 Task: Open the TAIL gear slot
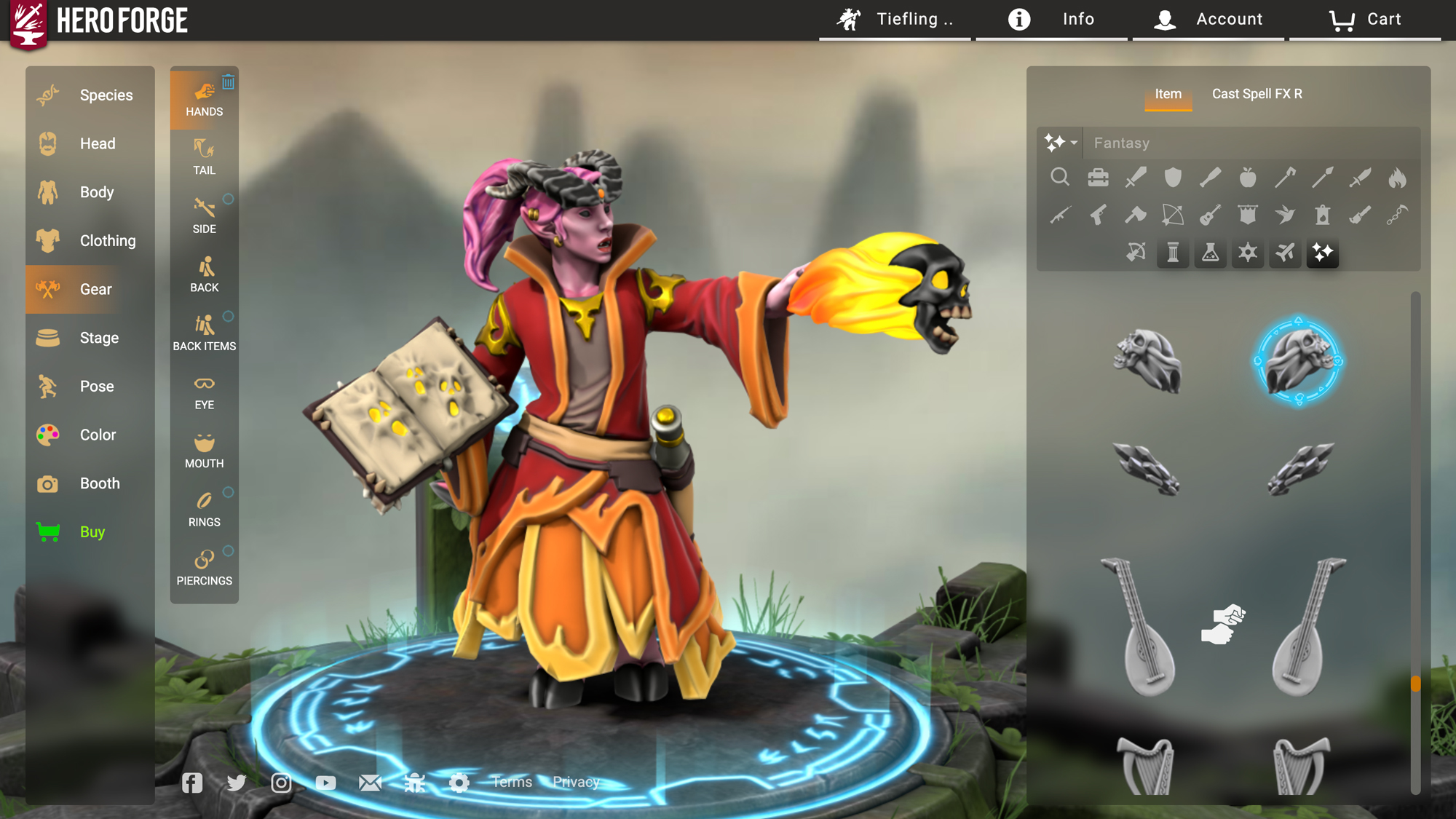point(204,158)
